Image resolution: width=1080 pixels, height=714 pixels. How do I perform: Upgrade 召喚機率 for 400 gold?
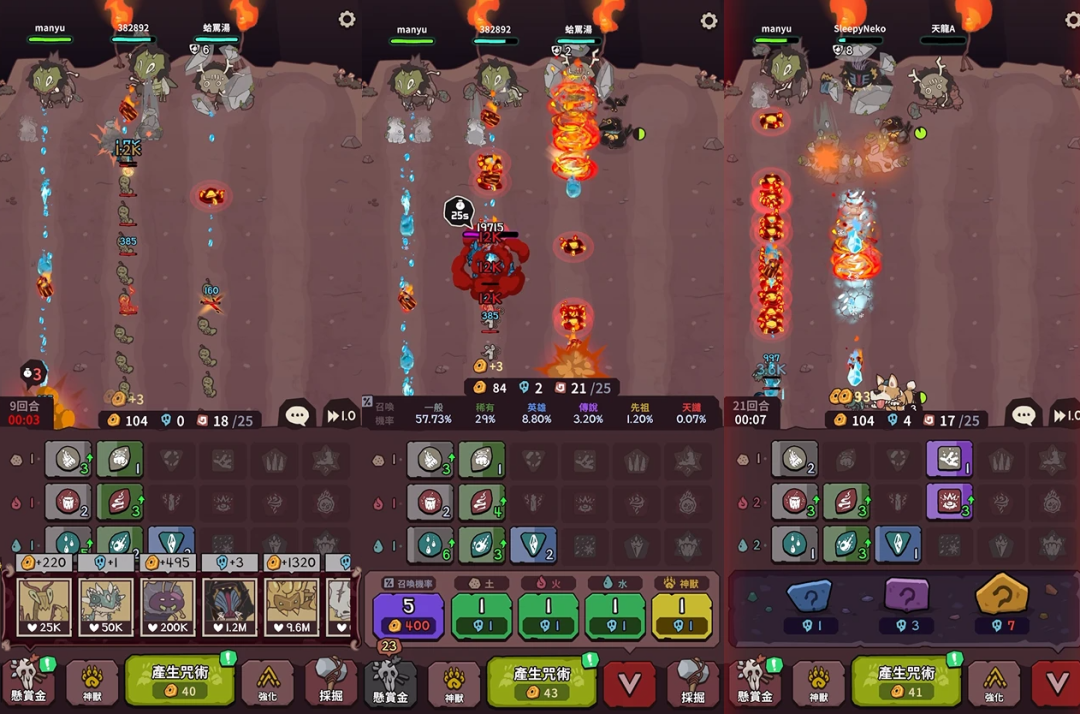pos(408,615)
